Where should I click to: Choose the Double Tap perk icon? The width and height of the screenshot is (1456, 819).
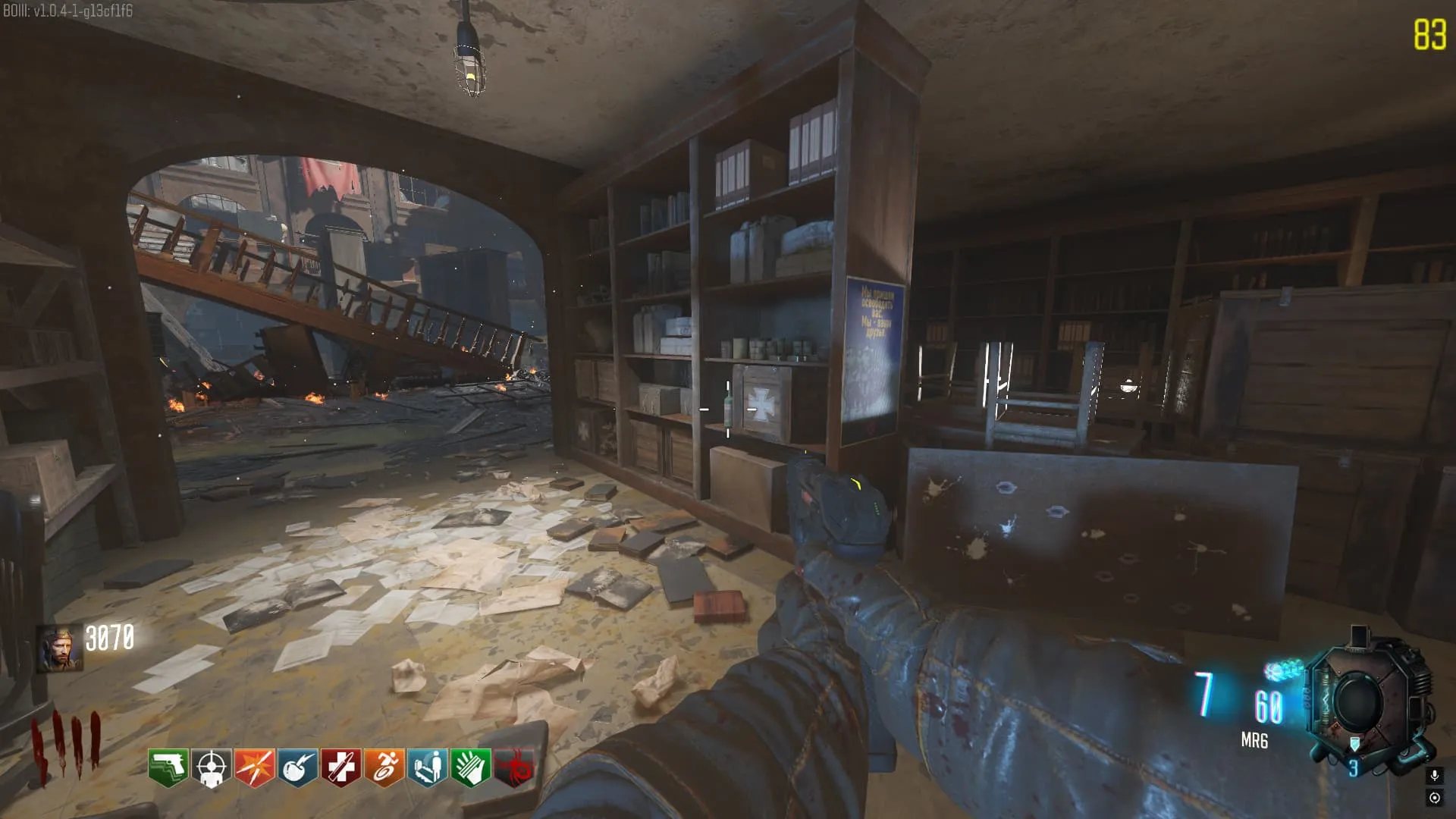[x=254, y=767]
